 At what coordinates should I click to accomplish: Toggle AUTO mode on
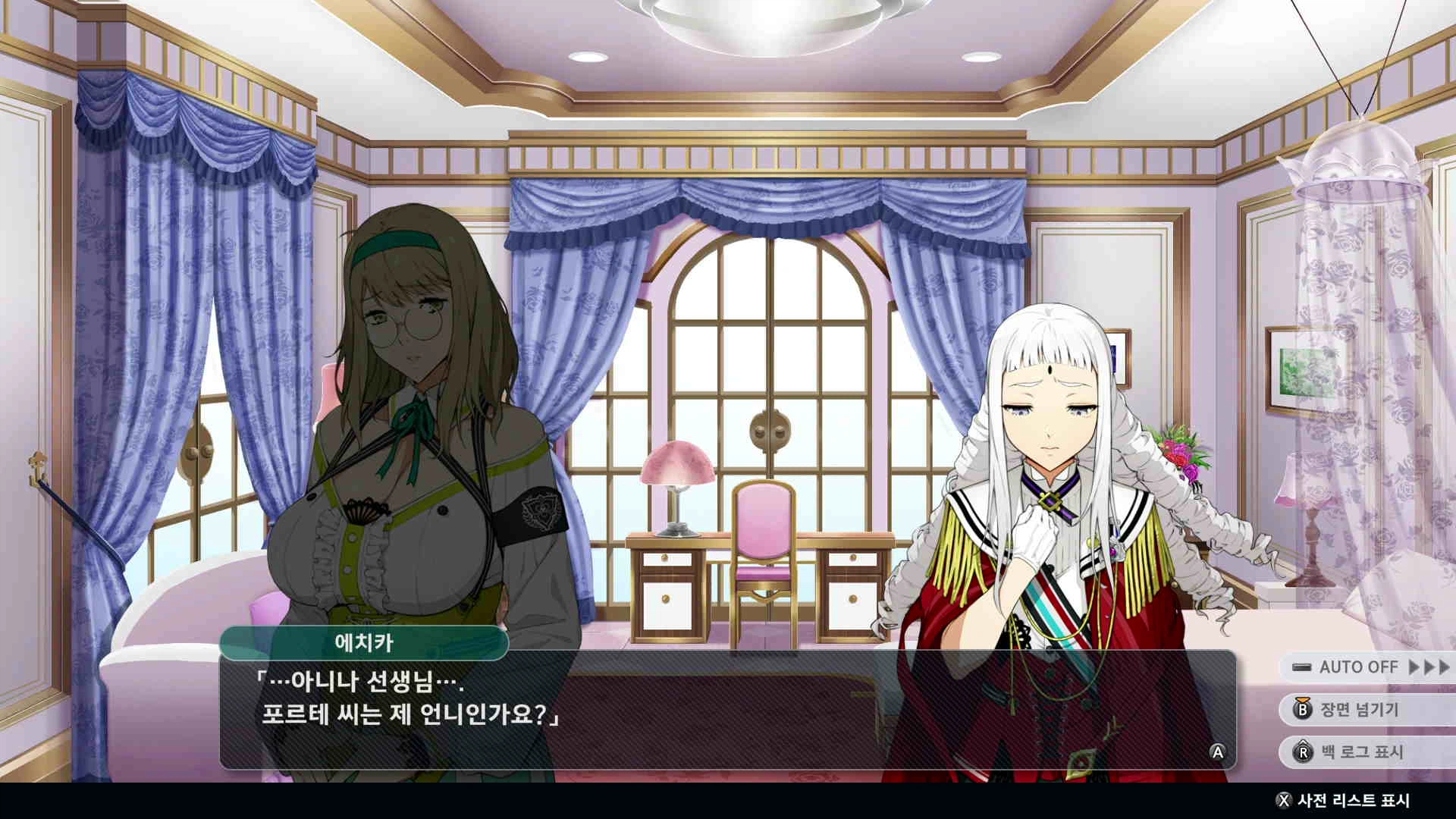1302,667
